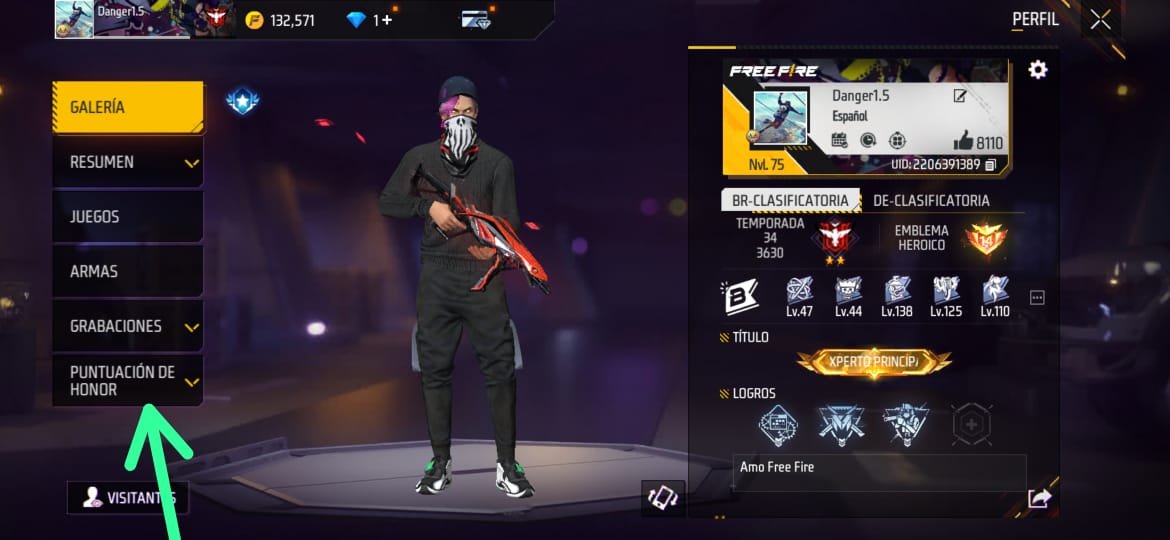
Task: Click the share profile arrow icon
Action: click(1039, 498)
